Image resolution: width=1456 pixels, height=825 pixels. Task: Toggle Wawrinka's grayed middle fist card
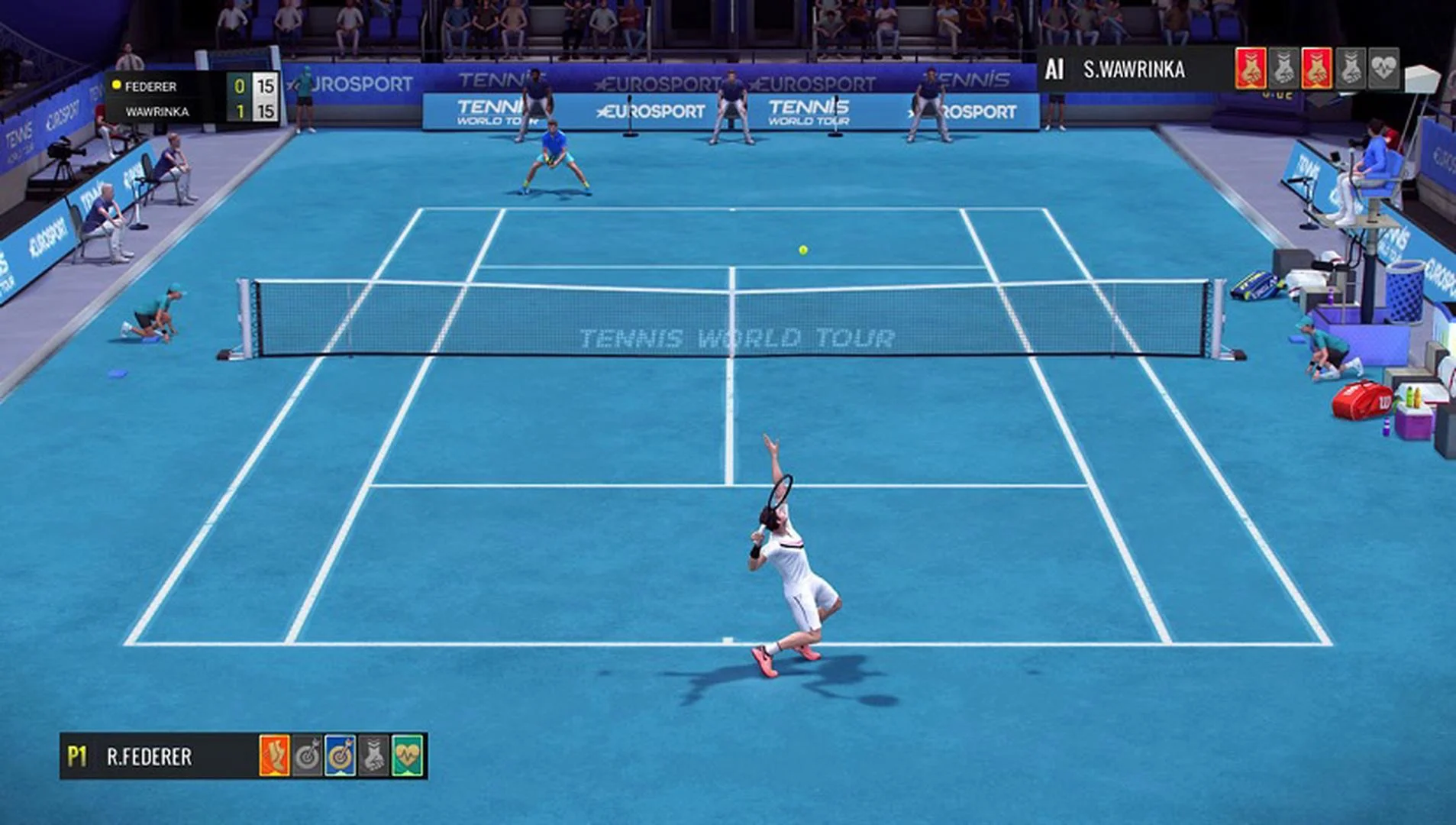1284,69
